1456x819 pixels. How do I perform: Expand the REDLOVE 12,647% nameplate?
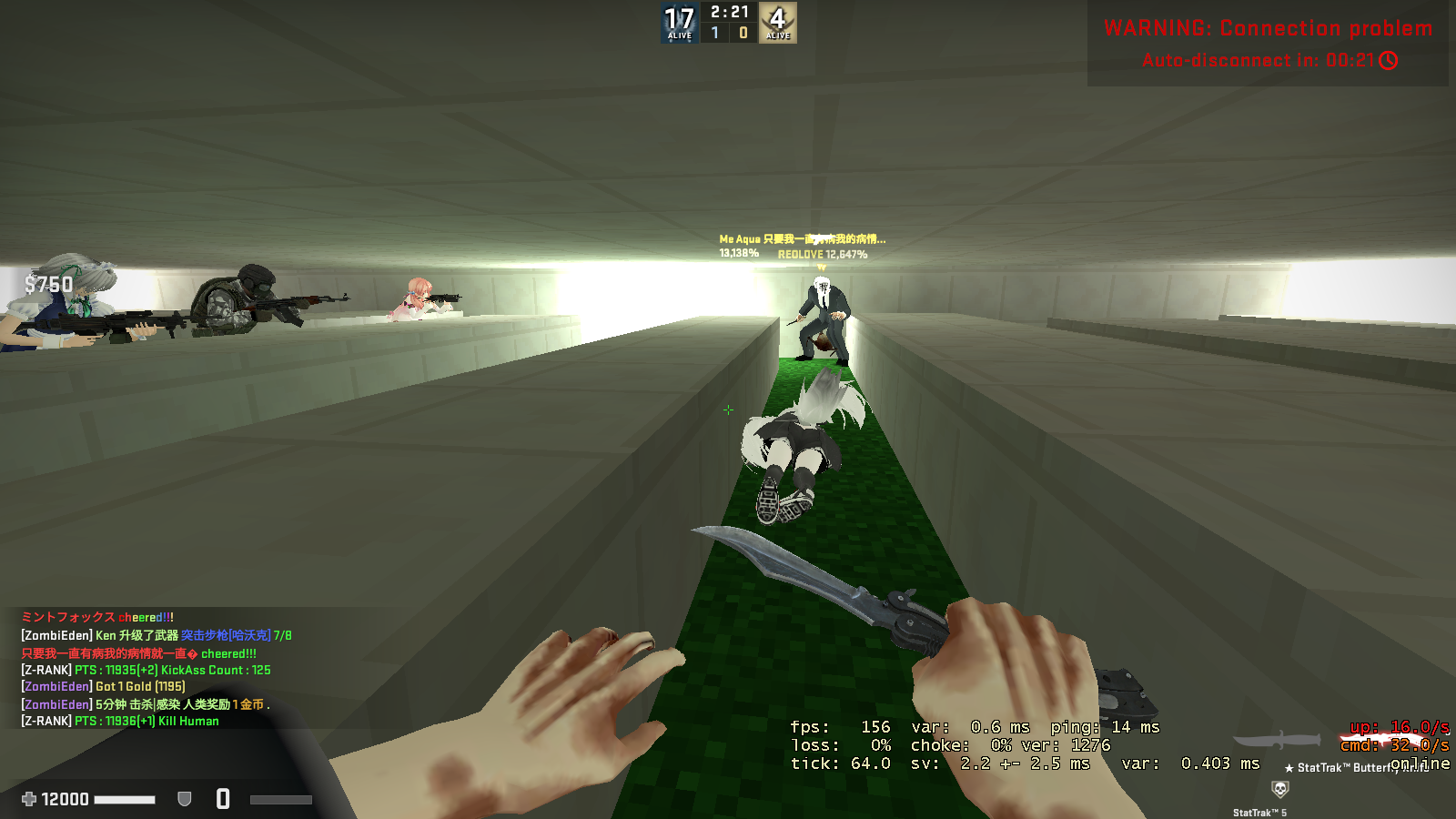coord(822,256)
